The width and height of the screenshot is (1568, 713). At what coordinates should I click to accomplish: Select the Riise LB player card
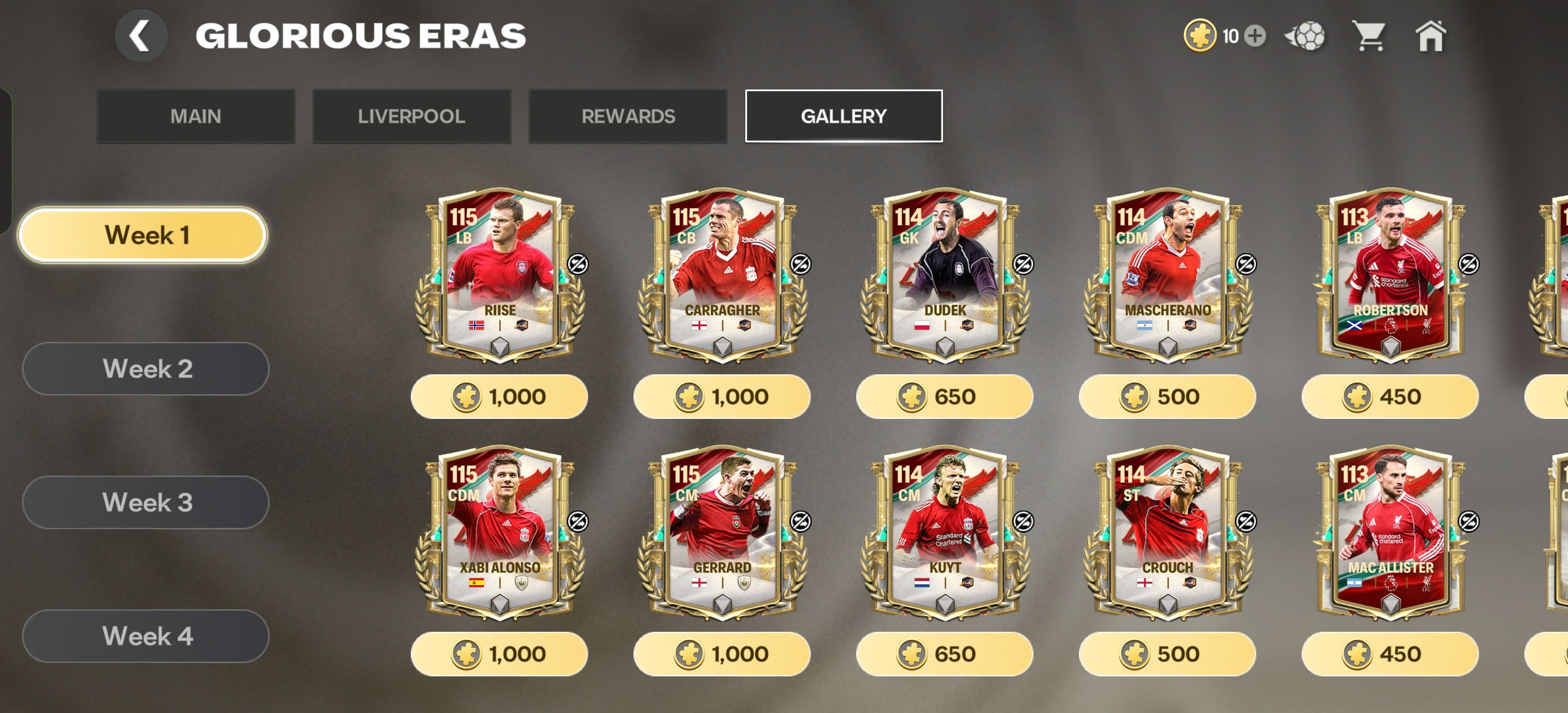[x=499, y=274]
